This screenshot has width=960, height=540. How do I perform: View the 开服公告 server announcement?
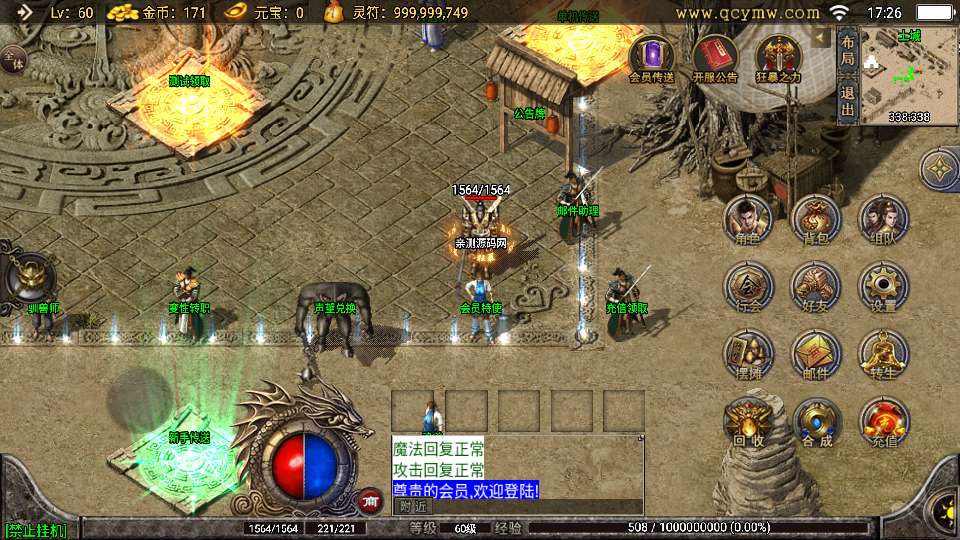click(714, 58)
